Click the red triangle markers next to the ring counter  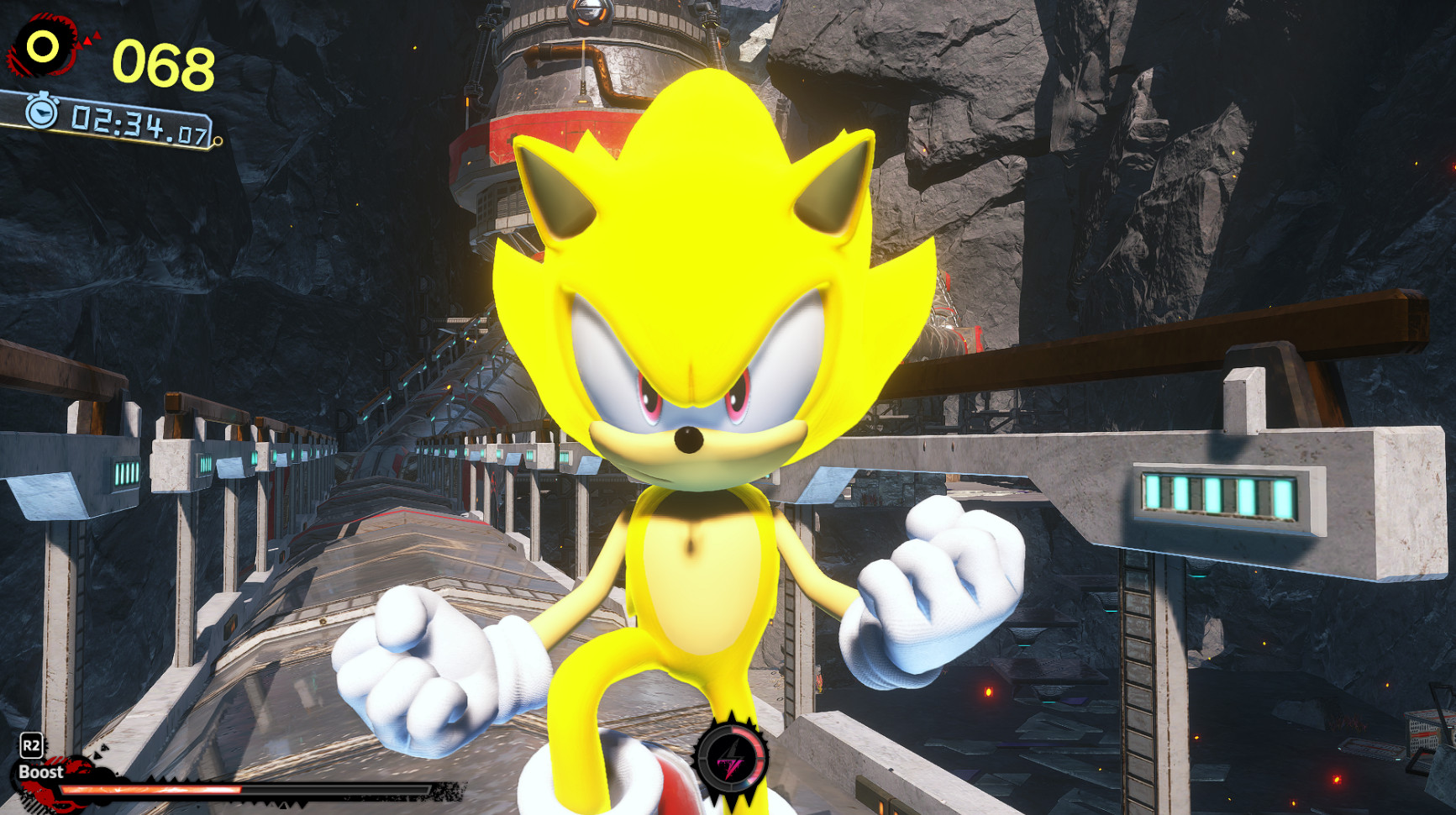pyautogui.click(x=88, y=38)
